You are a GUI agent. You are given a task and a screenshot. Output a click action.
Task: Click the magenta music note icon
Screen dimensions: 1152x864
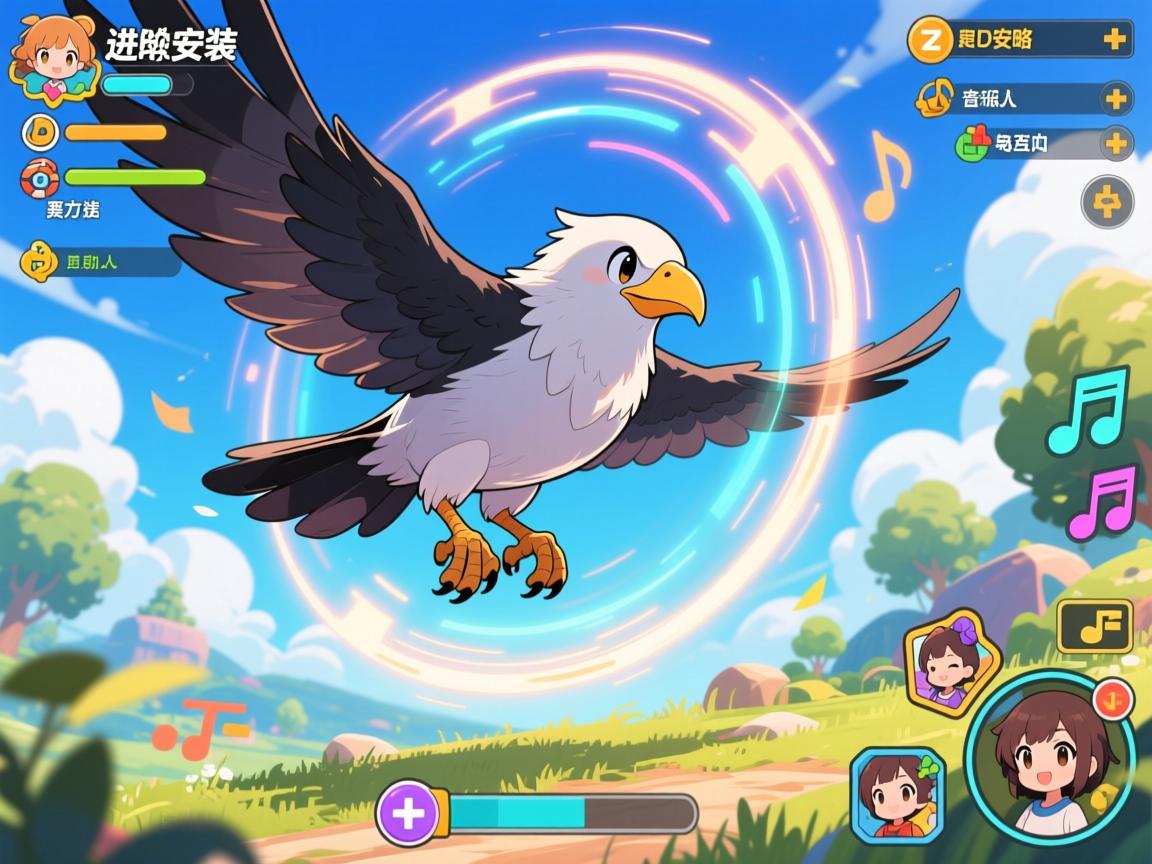[x=1102, y=502]
